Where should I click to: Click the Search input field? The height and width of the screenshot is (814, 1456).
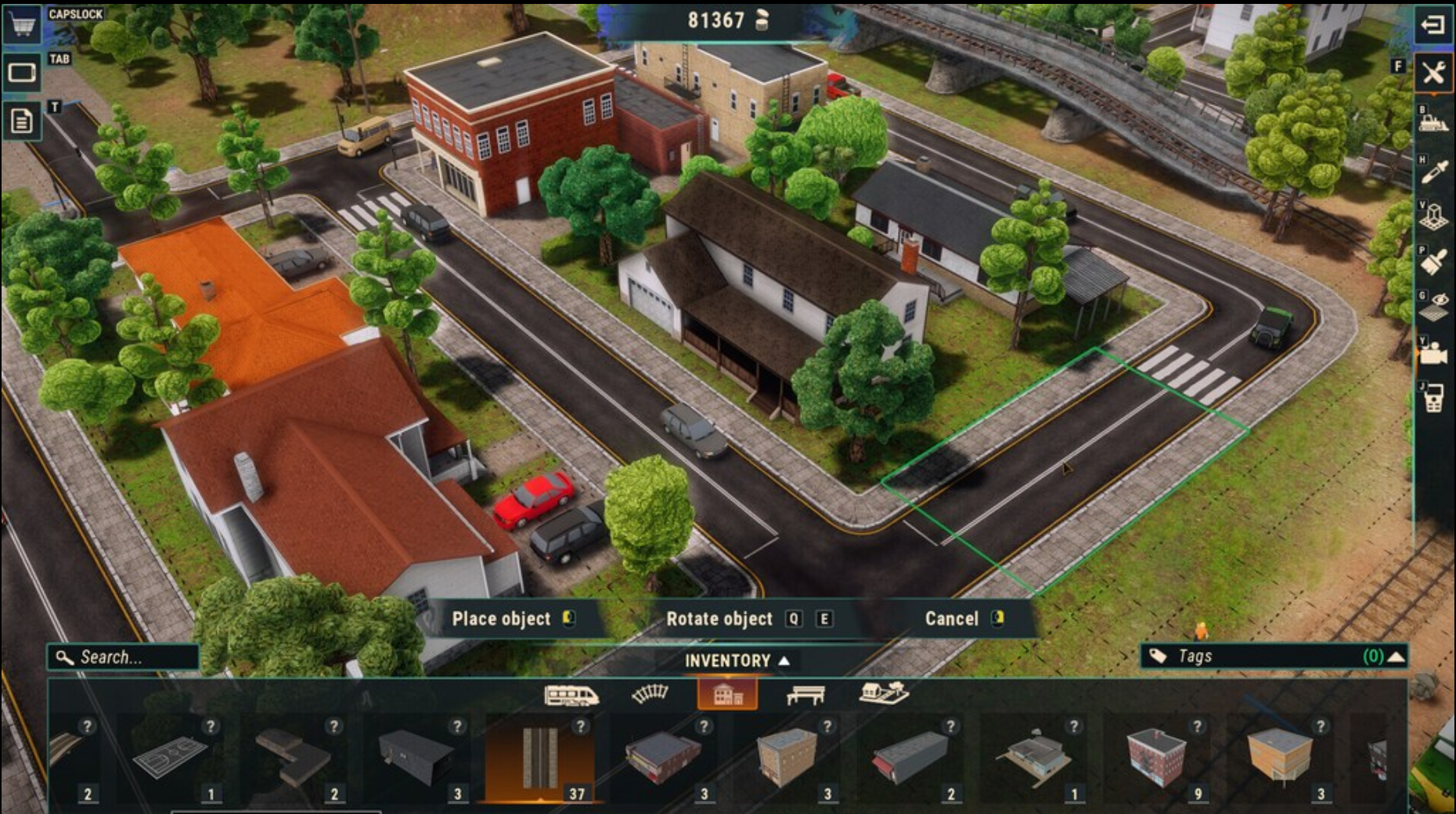pos(121,657)
